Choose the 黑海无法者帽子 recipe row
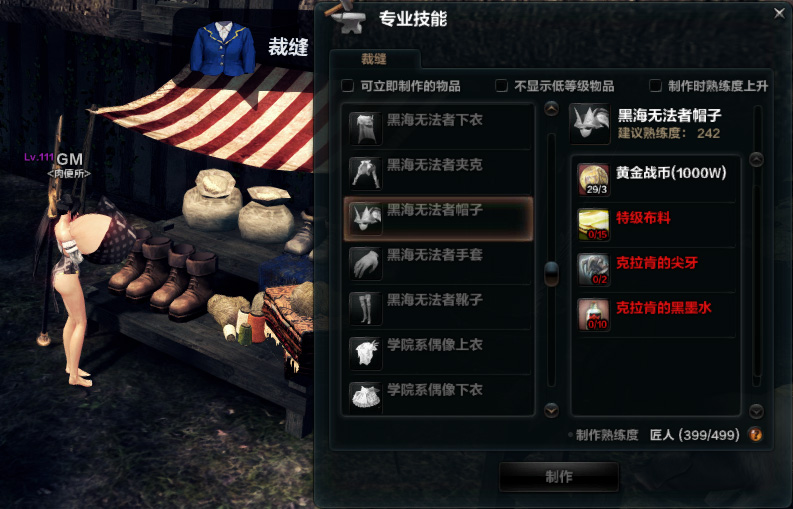Screen dimensions: 793x509 click(437, 218)
